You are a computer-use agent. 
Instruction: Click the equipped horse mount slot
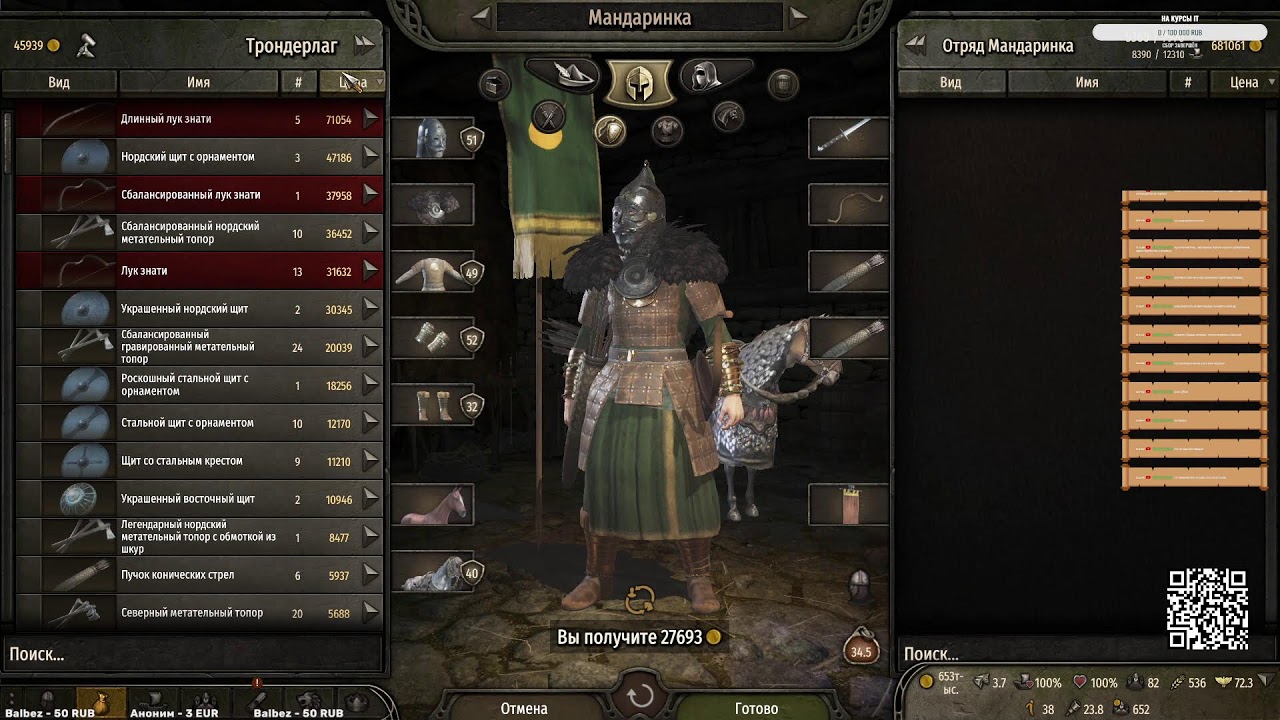tap(432, 506)
